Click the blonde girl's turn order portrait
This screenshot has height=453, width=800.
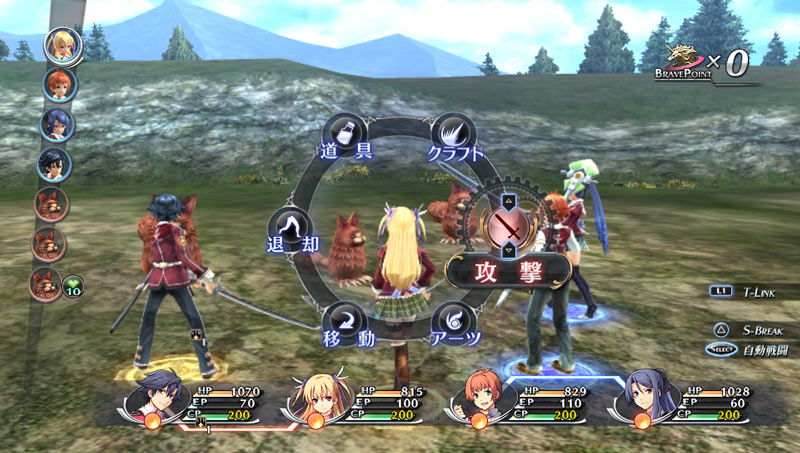pos(58,43)
